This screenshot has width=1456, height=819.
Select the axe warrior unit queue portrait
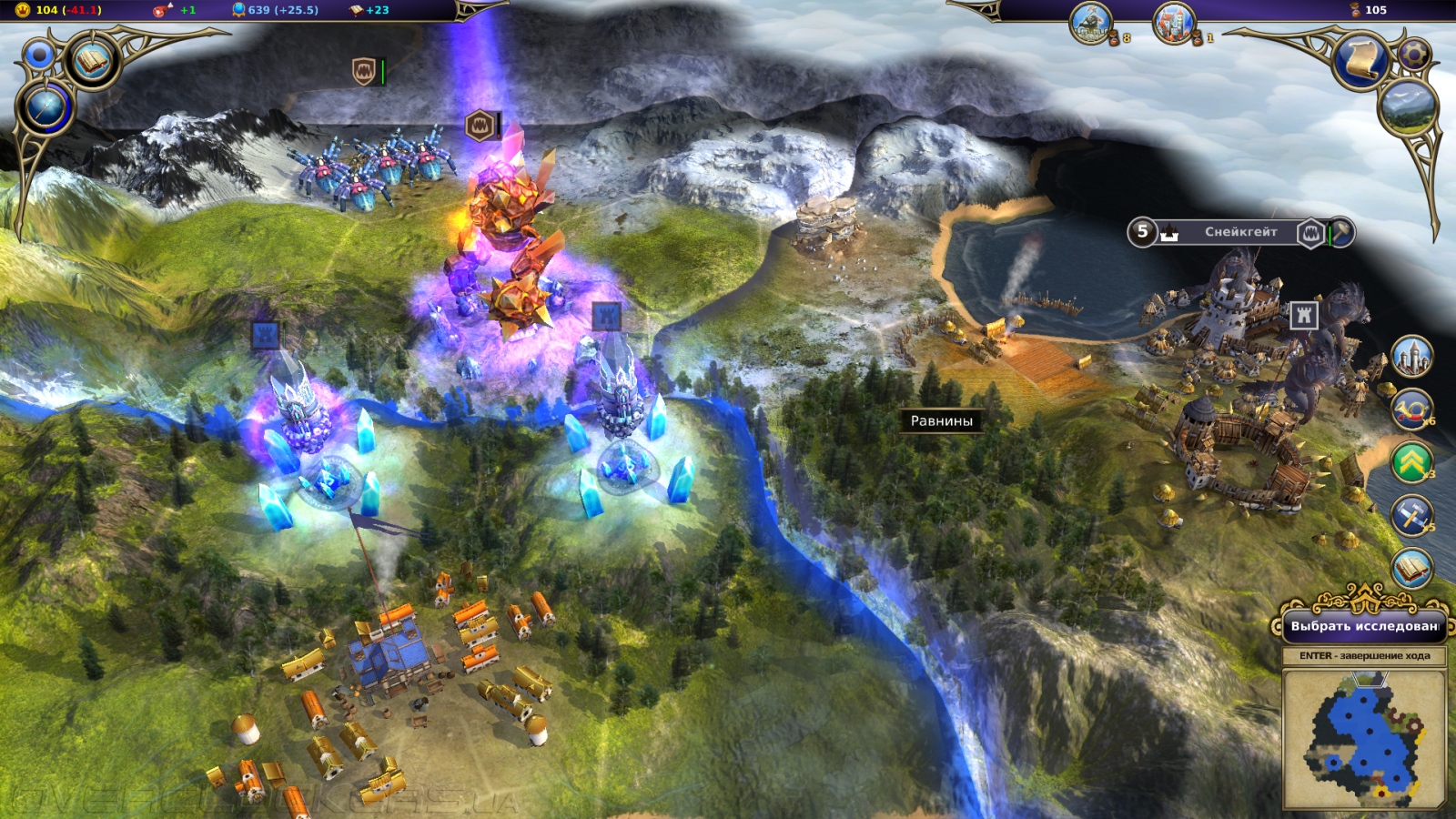point(1091,23)
